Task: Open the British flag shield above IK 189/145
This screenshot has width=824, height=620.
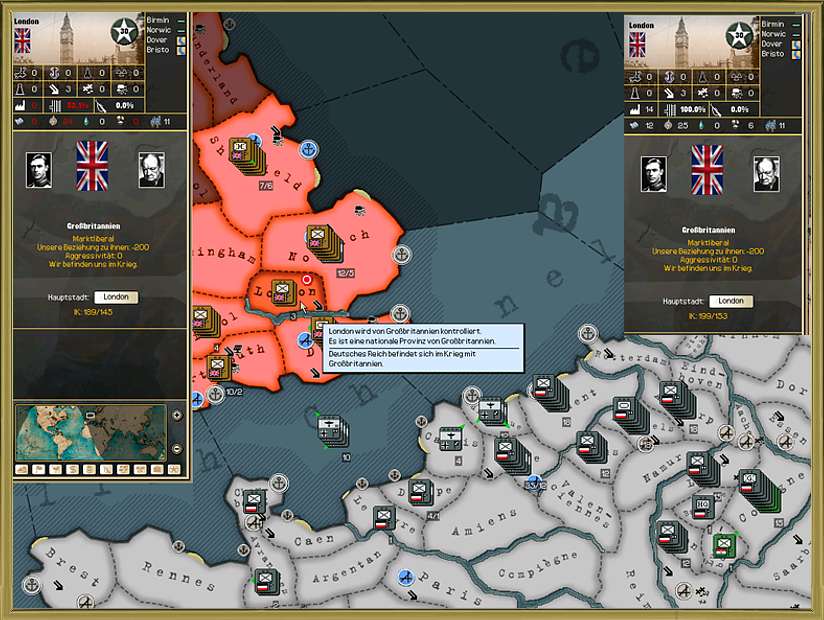Action: tap(92, 166)
